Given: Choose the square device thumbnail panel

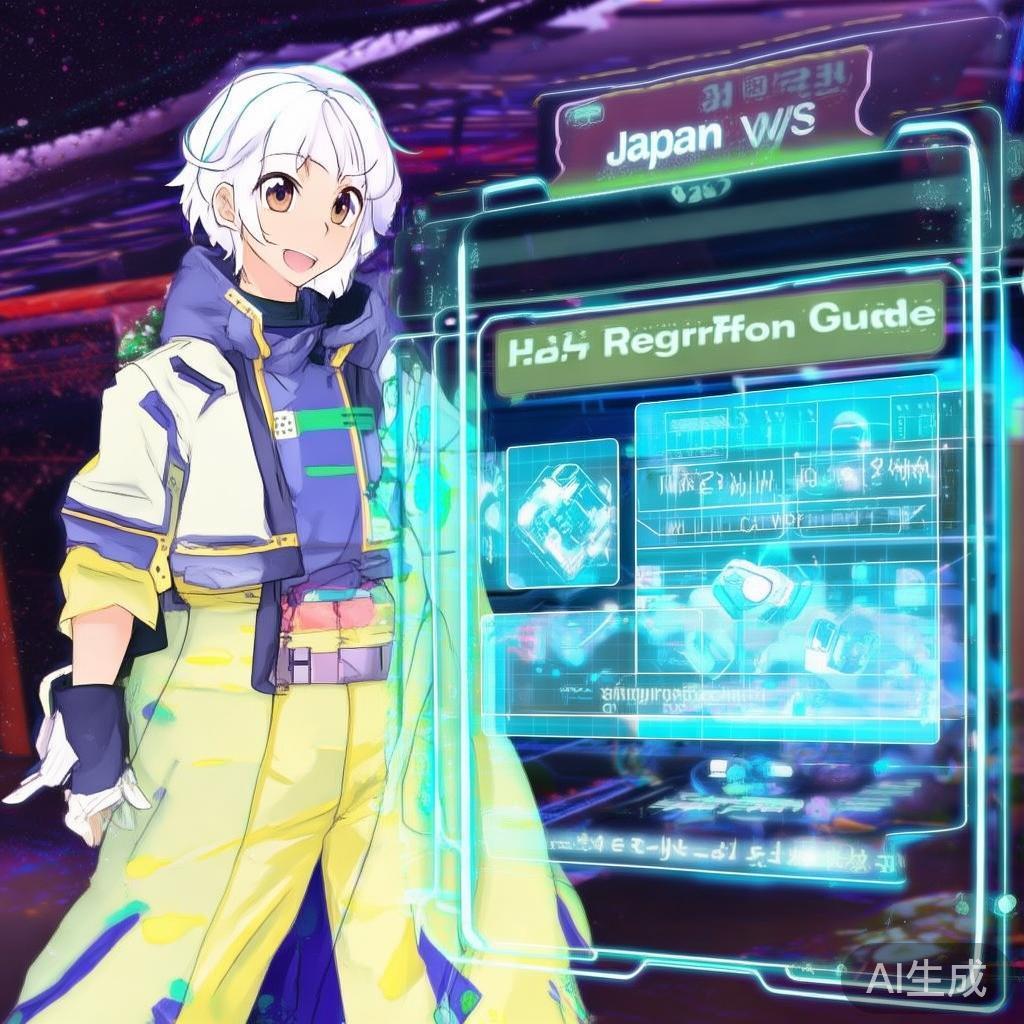Looking at the screenshot, I should pyautogui.click(x=562, y=512).
